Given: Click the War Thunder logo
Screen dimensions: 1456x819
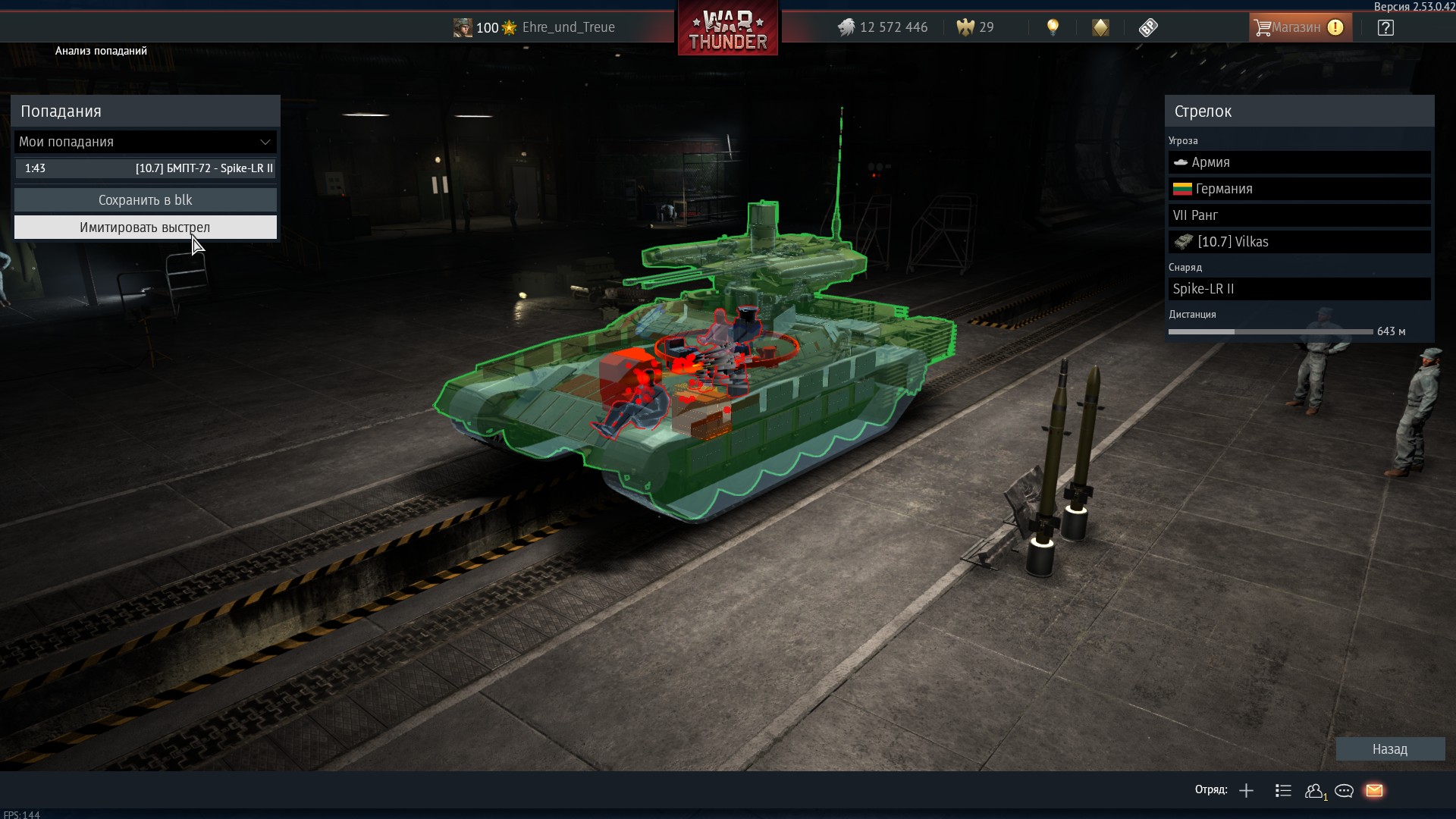Looking at the screenshot, I should pos(728,29).
